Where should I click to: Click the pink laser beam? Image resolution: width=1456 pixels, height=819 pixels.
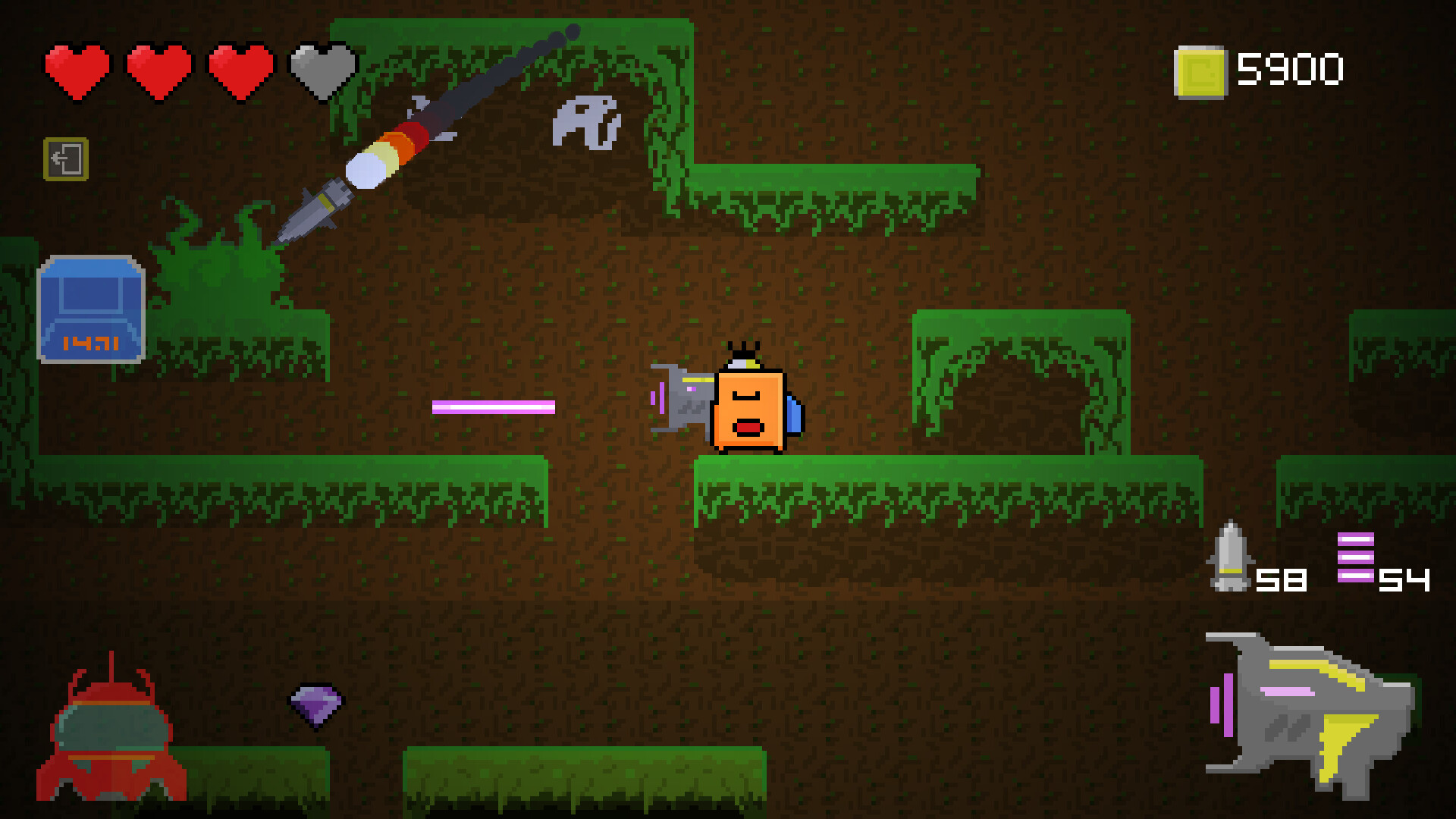493,408
